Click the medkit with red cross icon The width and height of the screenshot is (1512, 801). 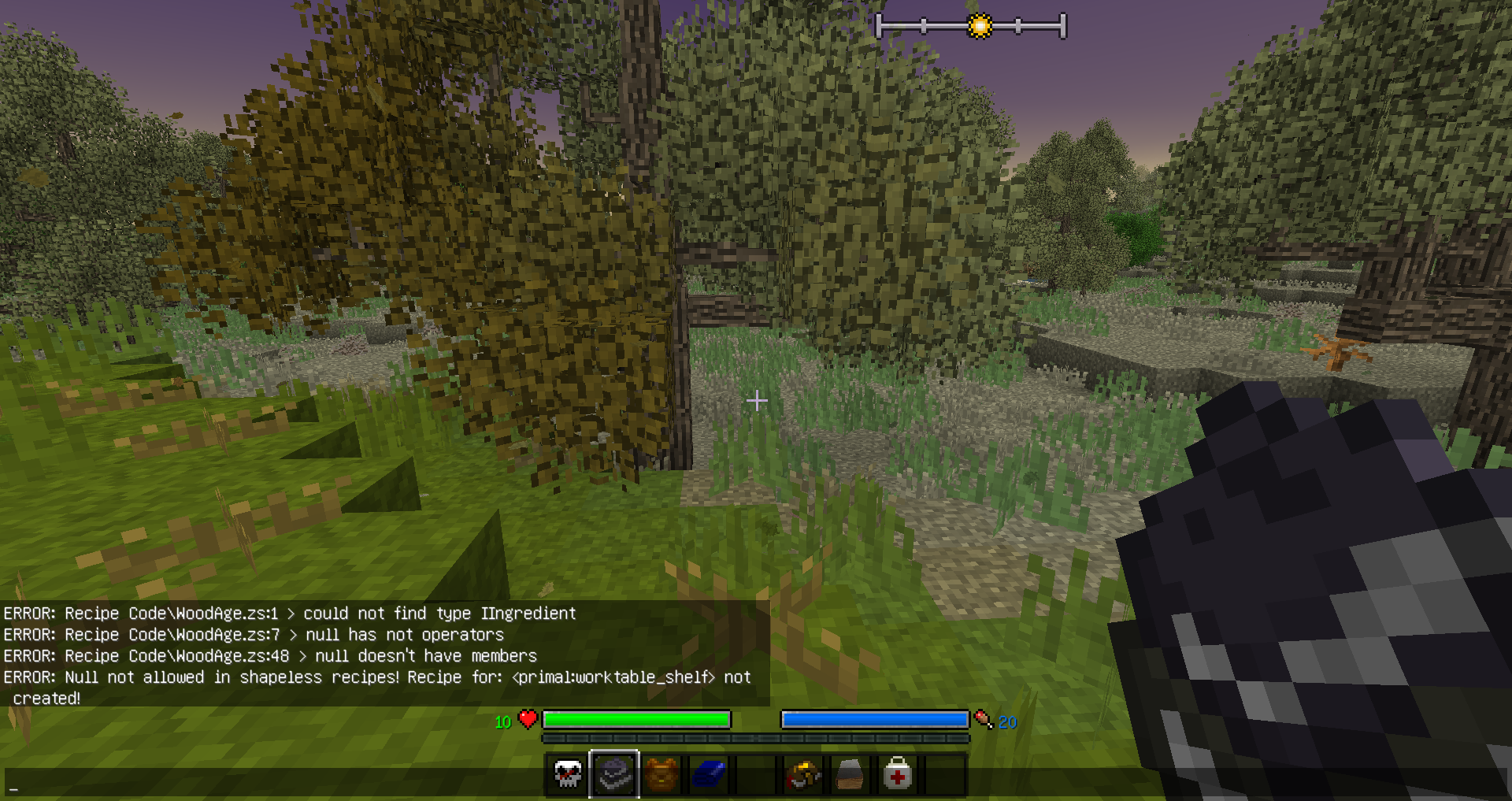[x=896, y=776]
